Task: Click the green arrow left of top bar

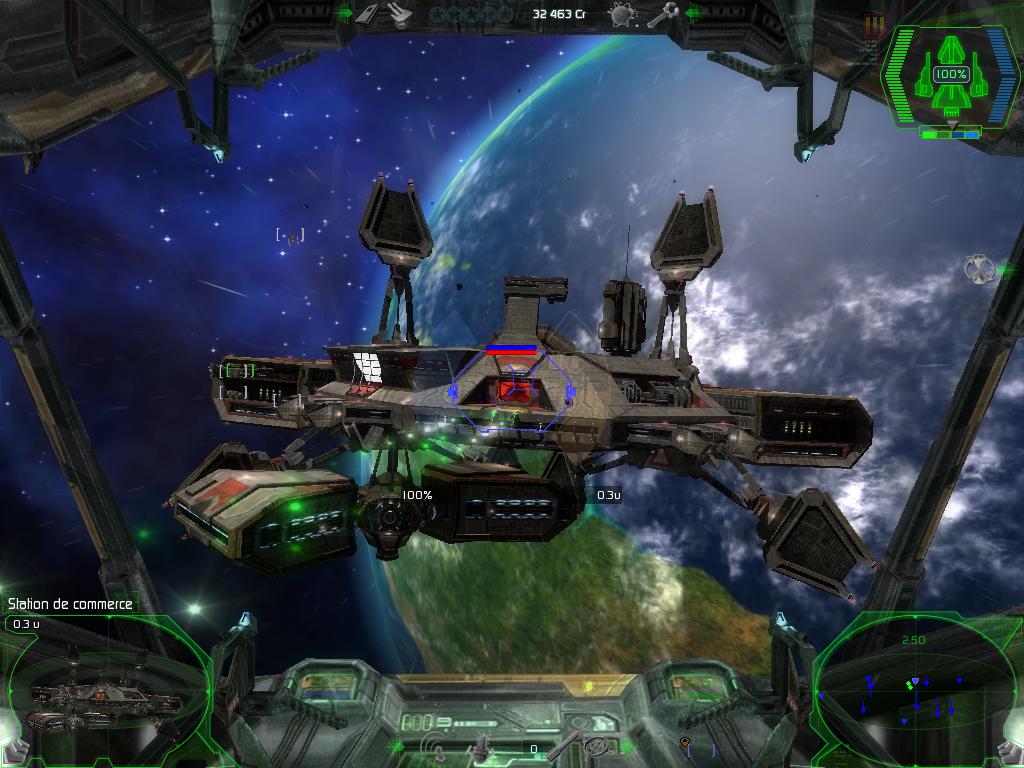Action: point(344,14)
